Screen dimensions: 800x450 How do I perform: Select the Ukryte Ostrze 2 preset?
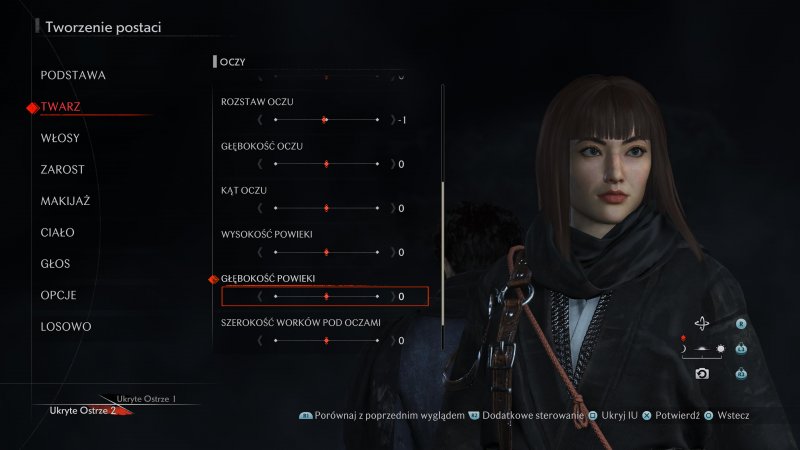(x=85, y=410)
